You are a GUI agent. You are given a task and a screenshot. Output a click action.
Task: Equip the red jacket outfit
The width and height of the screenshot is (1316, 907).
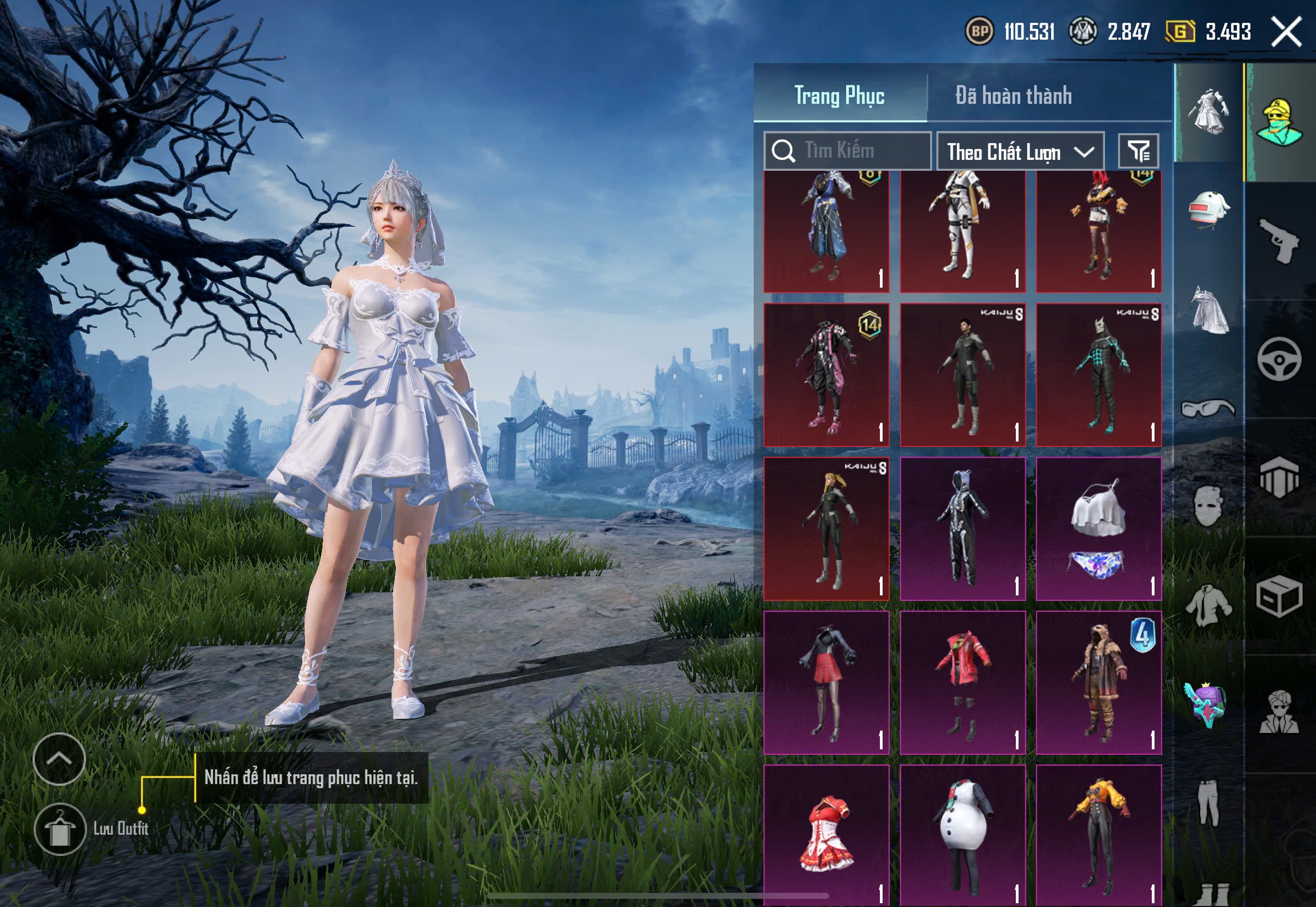point(963,682)
